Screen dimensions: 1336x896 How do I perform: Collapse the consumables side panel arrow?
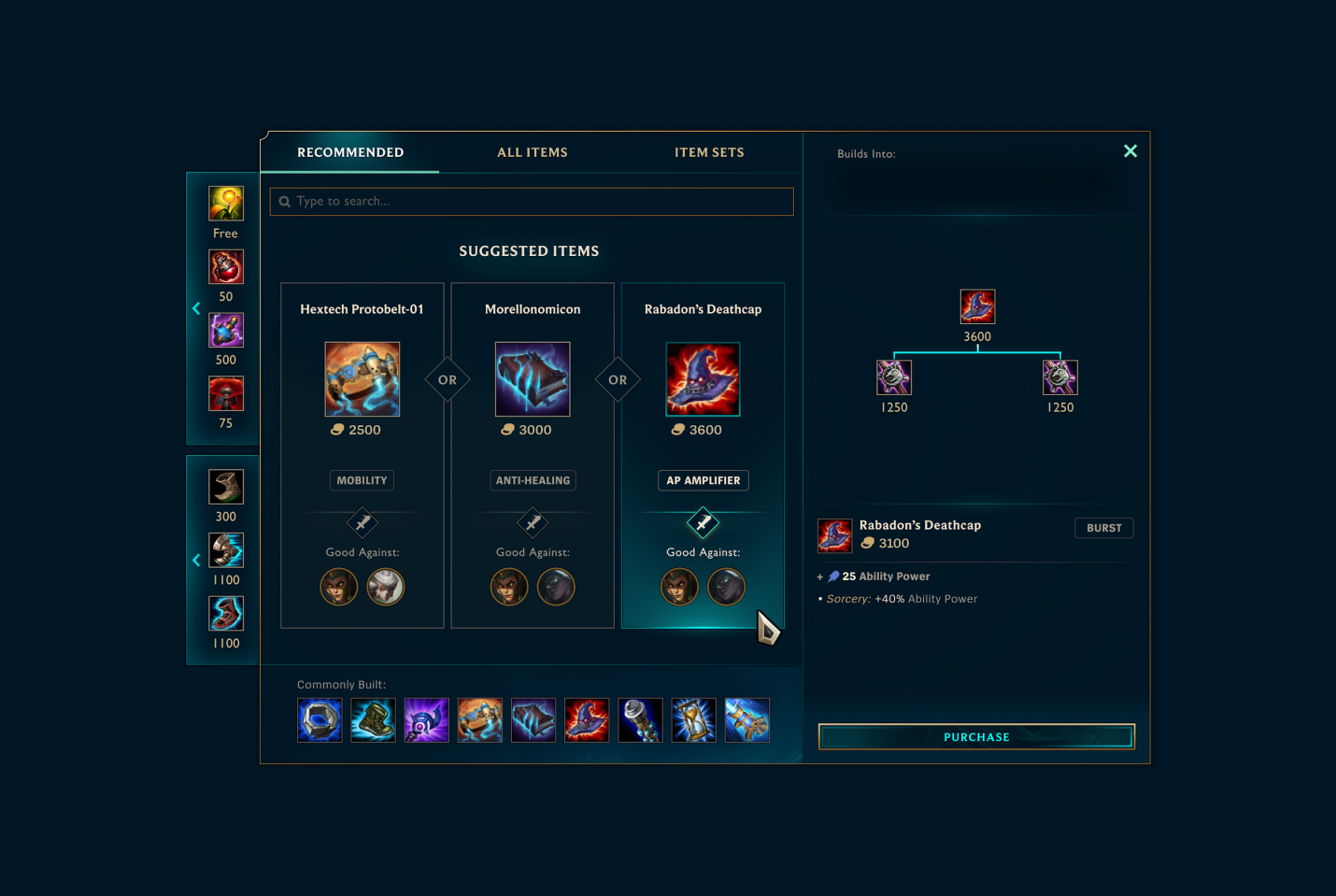pyautogui.click(x=196, y=308)
